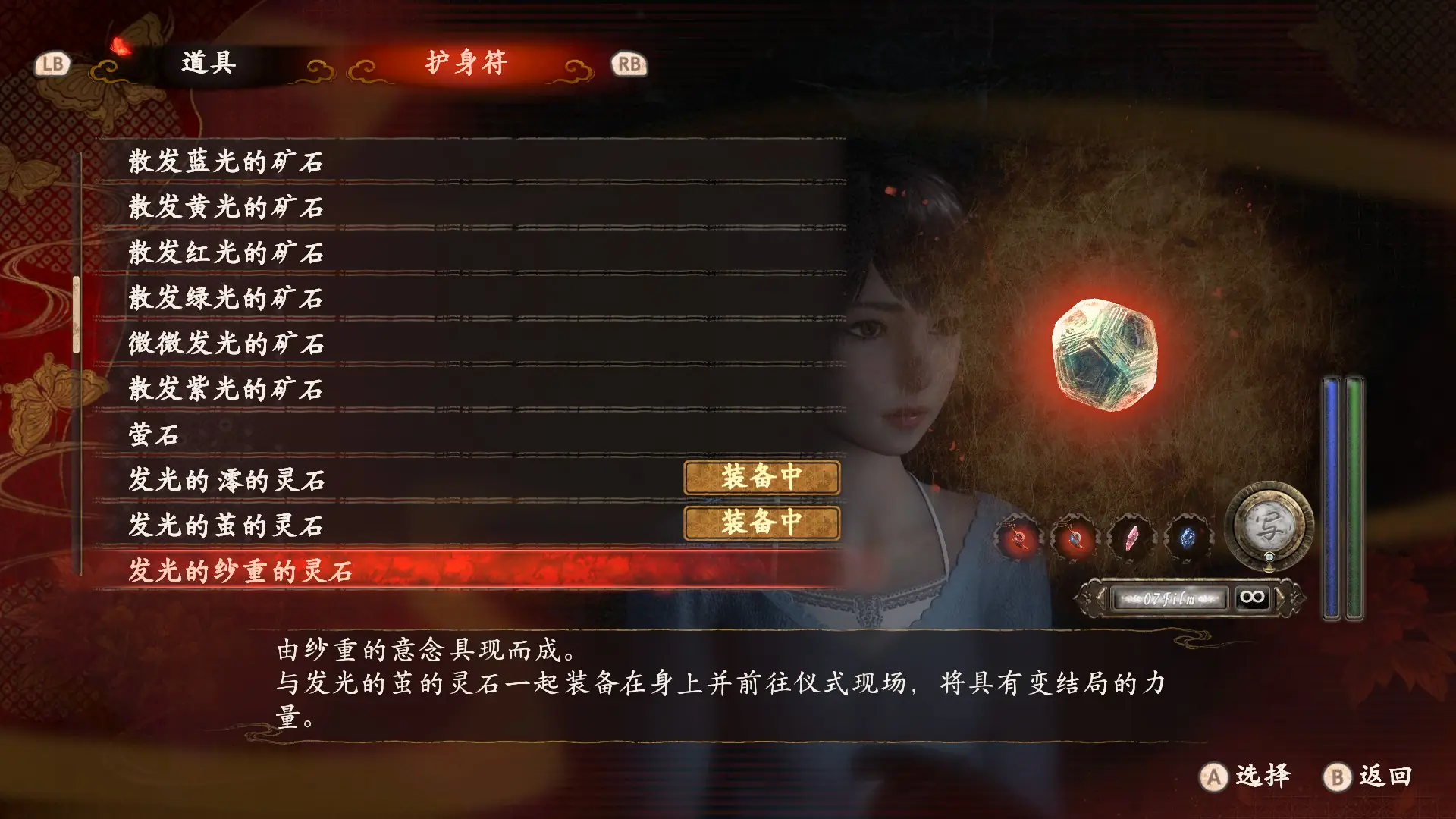Toggle 装备中 on 发光的澪的灵石
Image resolution: width=1456 pixels, height=819 pixels.
point(761,479)
